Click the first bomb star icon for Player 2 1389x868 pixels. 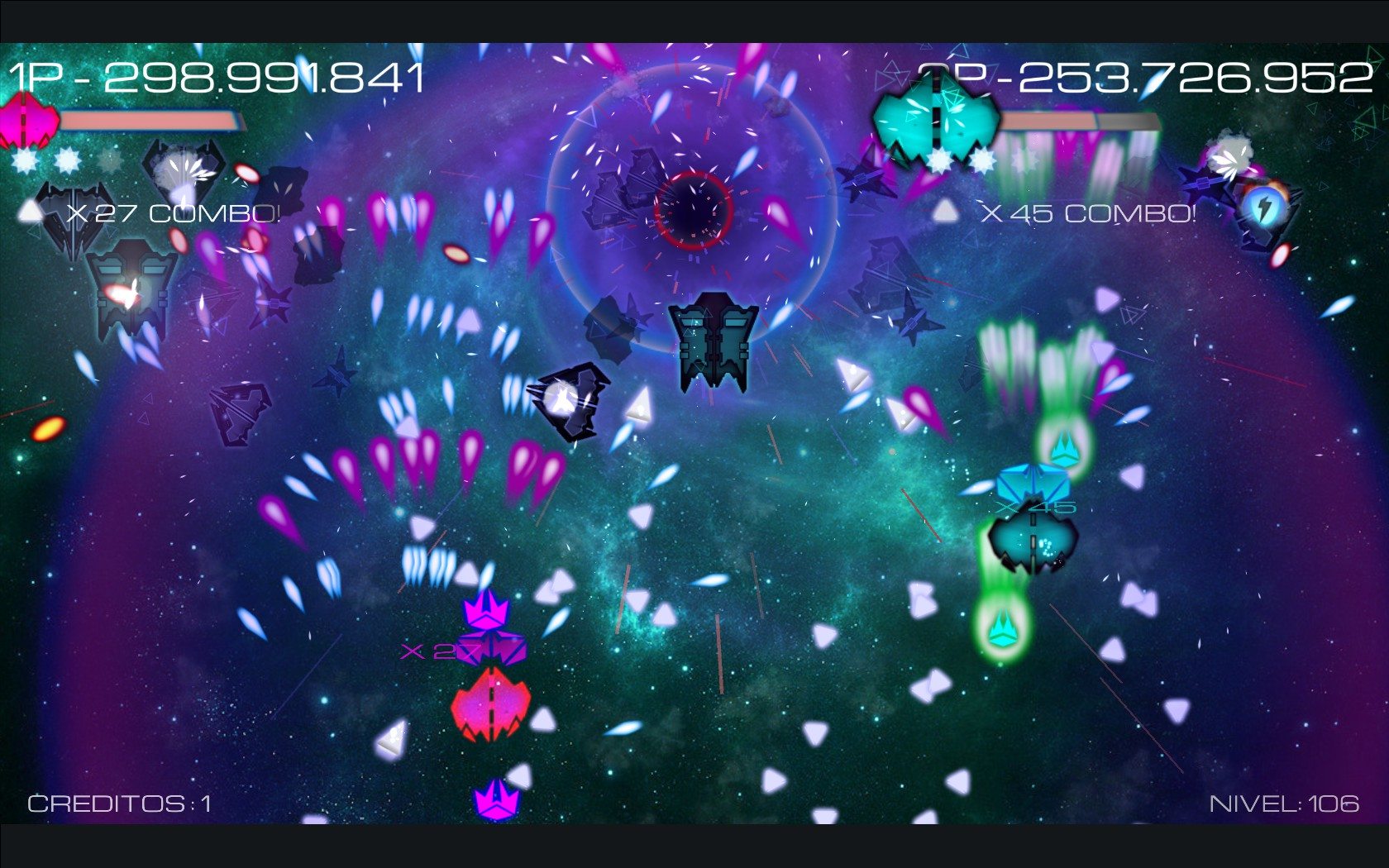click(940, 160)
